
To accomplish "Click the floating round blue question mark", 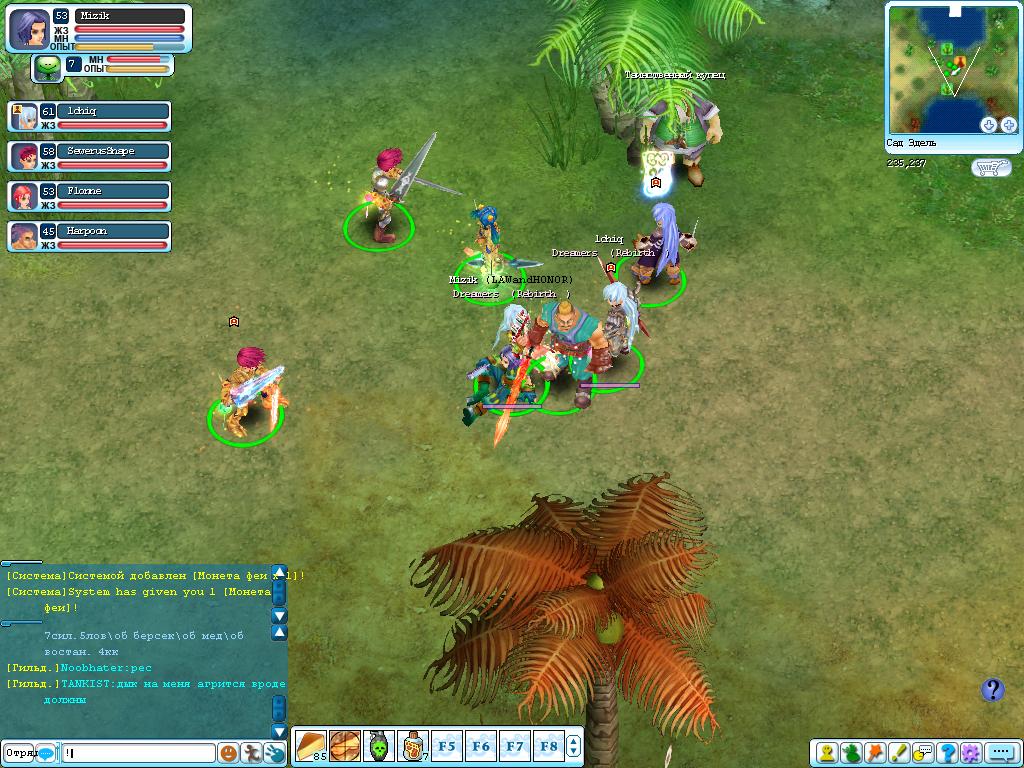I will coord(992,690).
